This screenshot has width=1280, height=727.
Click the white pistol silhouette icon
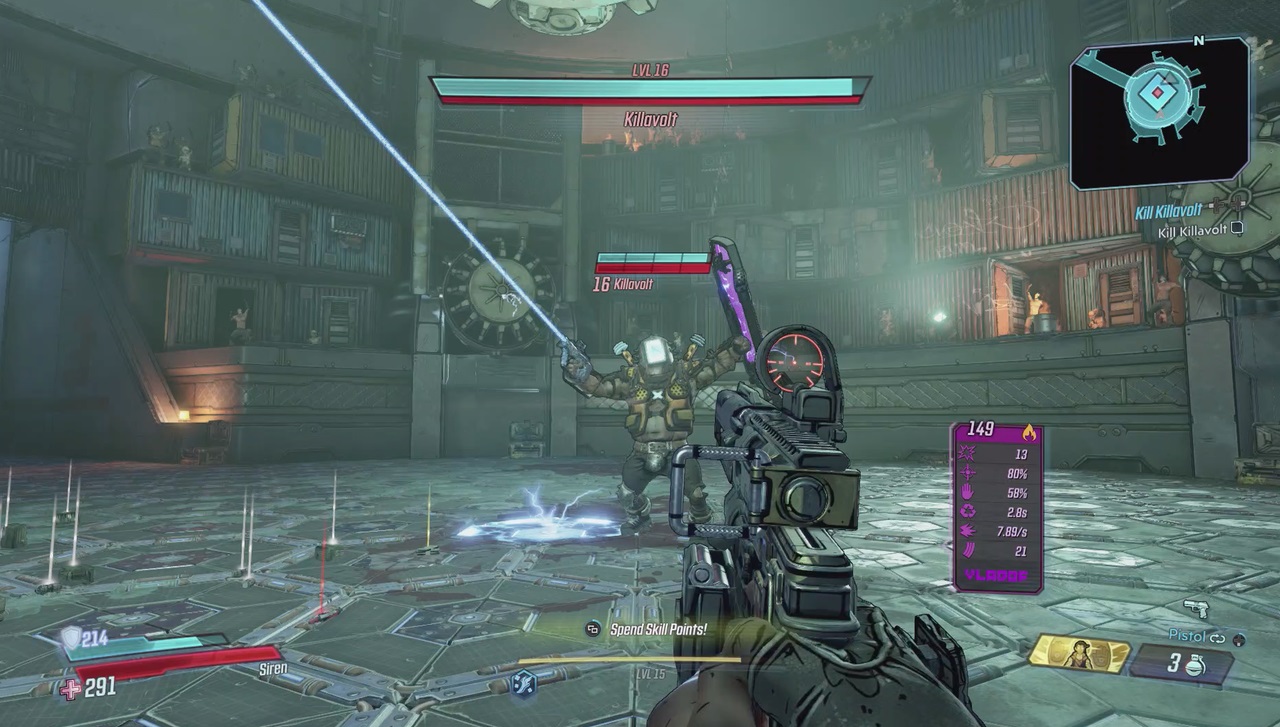tap(1196, 609)
